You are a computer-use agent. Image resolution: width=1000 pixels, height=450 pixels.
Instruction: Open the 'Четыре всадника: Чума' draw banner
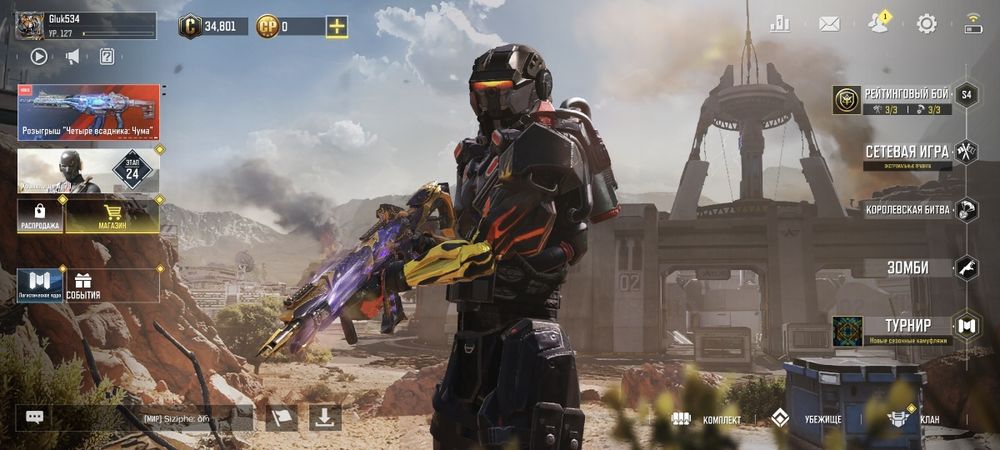pyautogui.click(x=88, y=112)
